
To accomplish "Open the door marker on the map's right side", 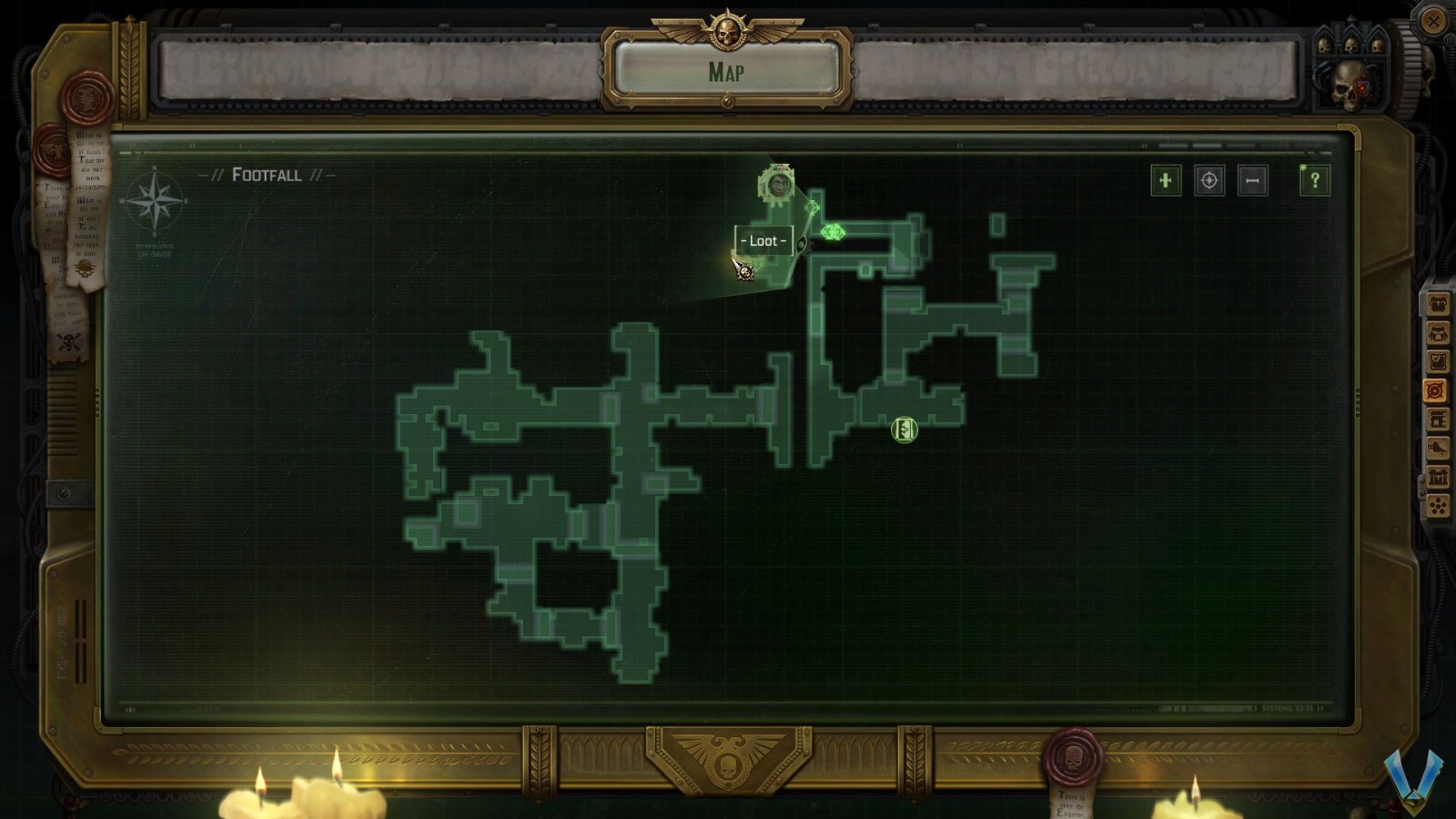I will [x=902, y=430].
